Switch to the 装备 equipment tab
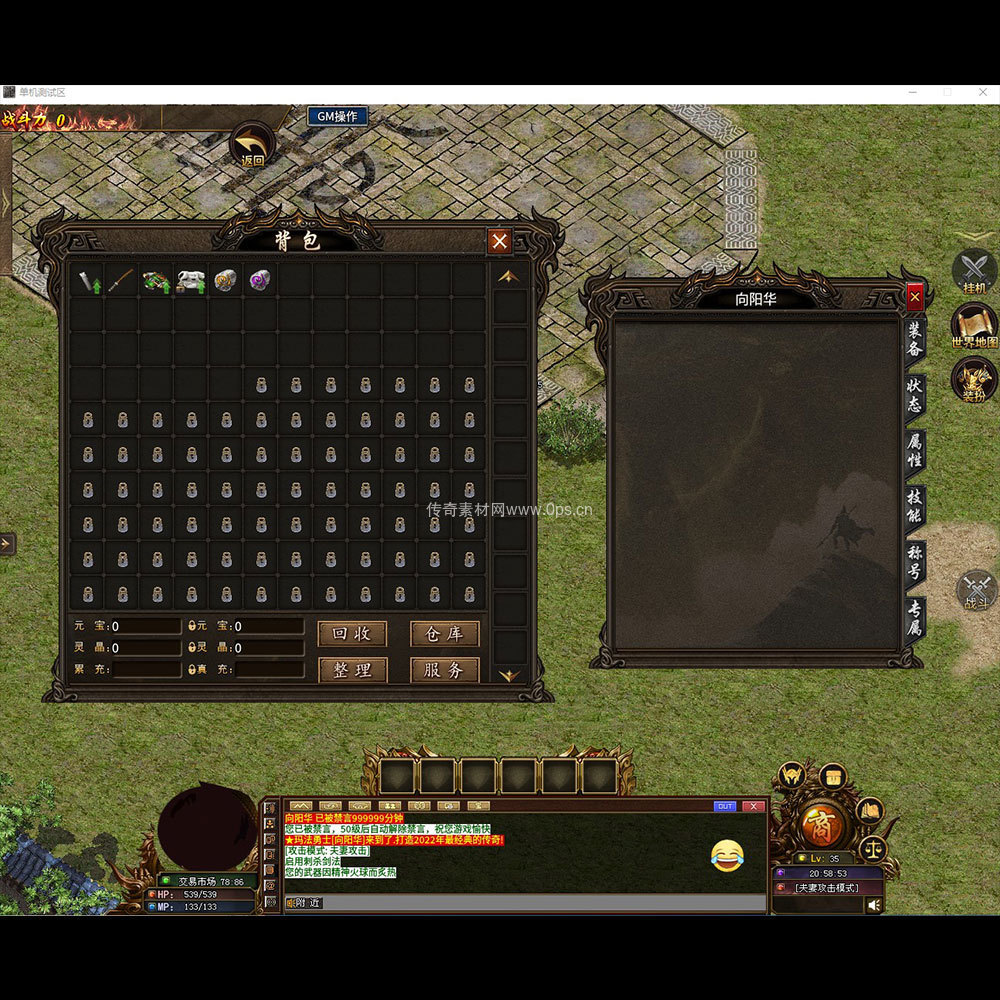 click(914, 340)
